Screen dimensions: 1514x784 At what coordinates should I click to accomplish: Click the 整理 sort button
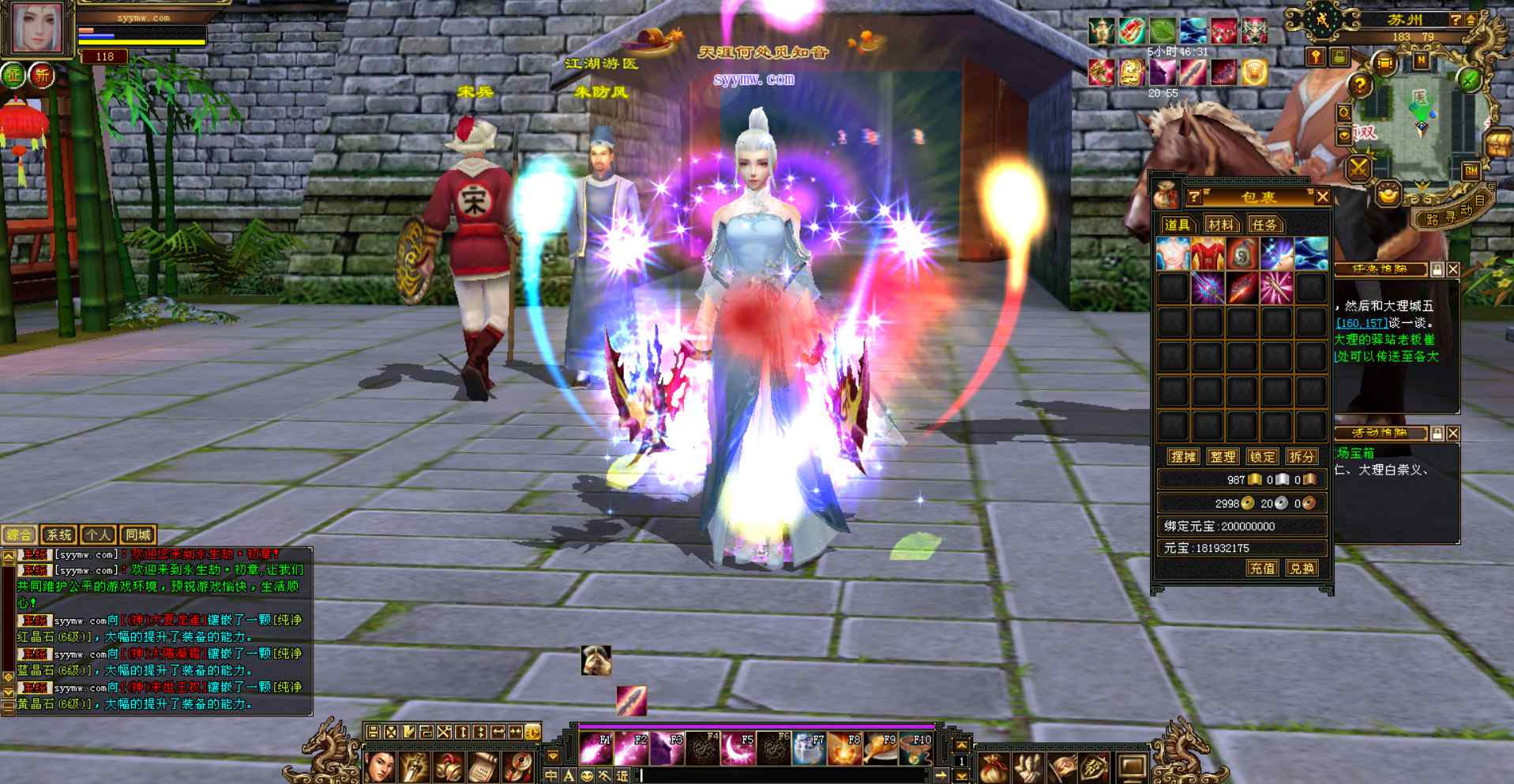[x=1223, y=456]
